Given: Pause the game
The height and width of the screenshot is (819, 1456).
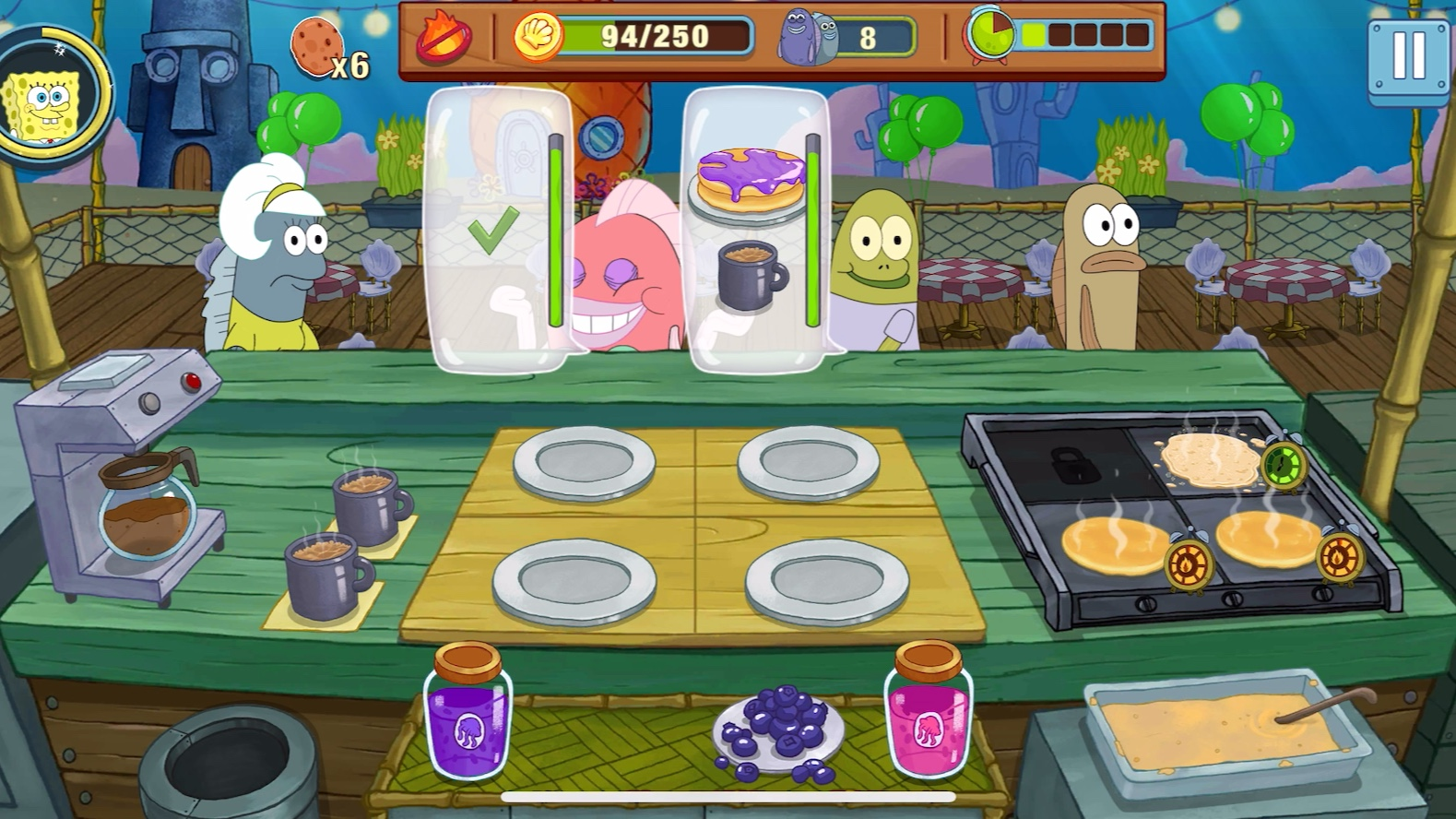Looking at the screenshot, I should click(x=1407, y=58).
